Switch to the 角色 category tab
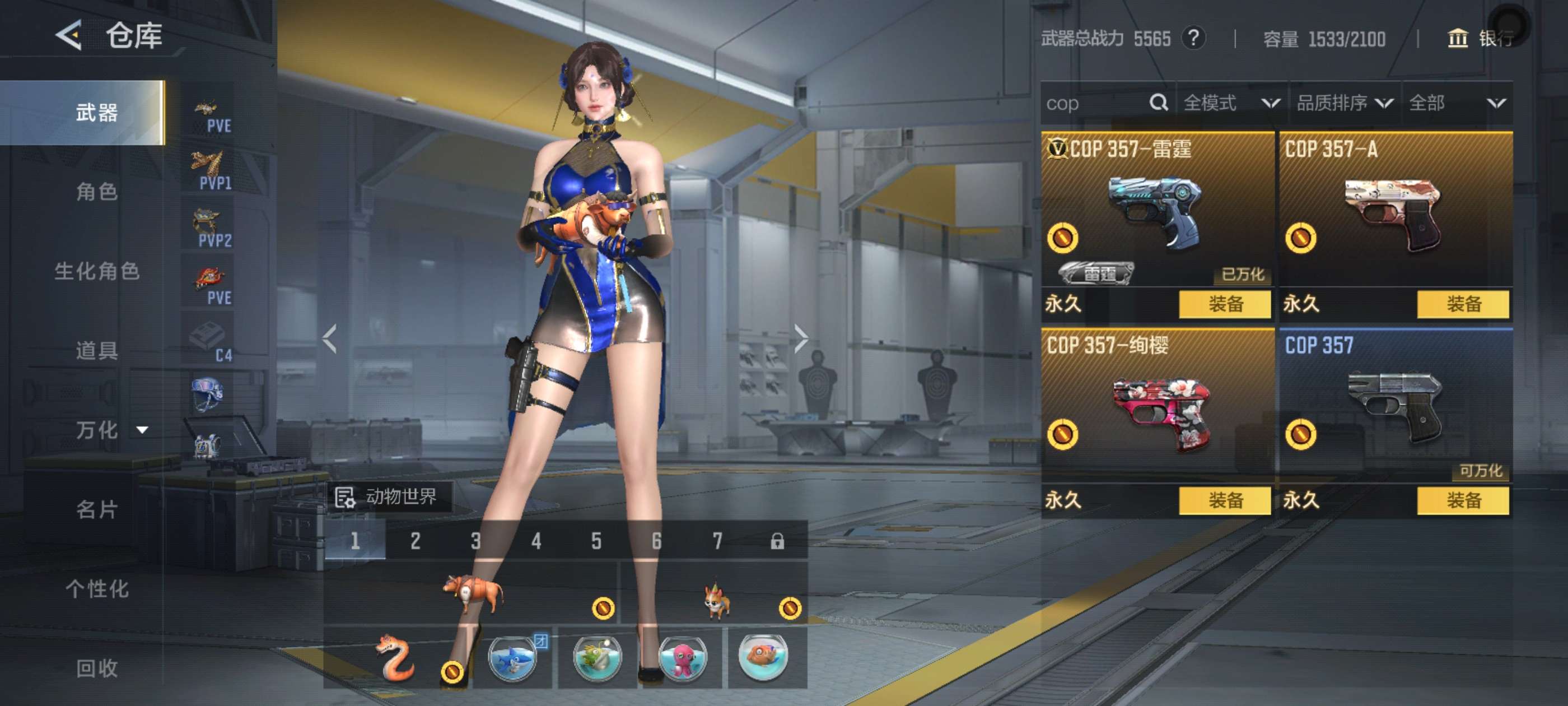 (x=96, y=192)
